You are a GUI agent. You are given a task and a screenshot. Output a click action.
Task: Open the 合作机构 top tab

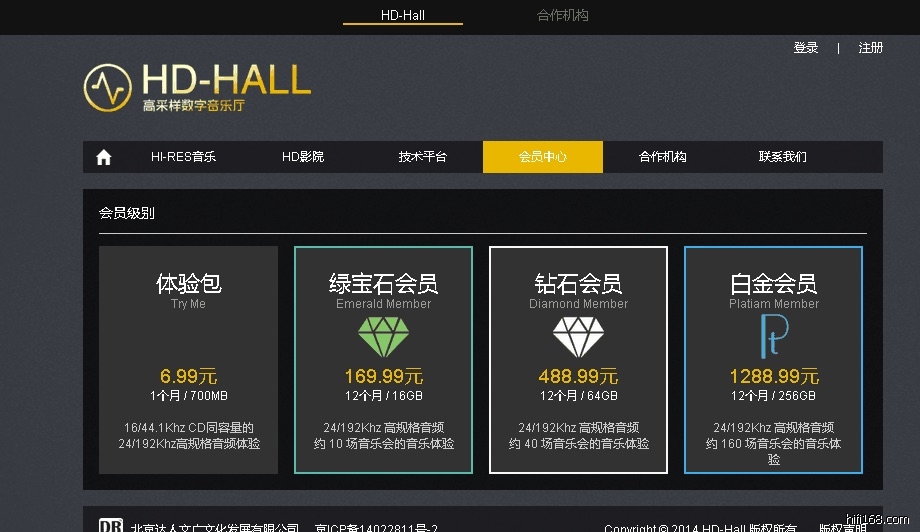(563, 15)
